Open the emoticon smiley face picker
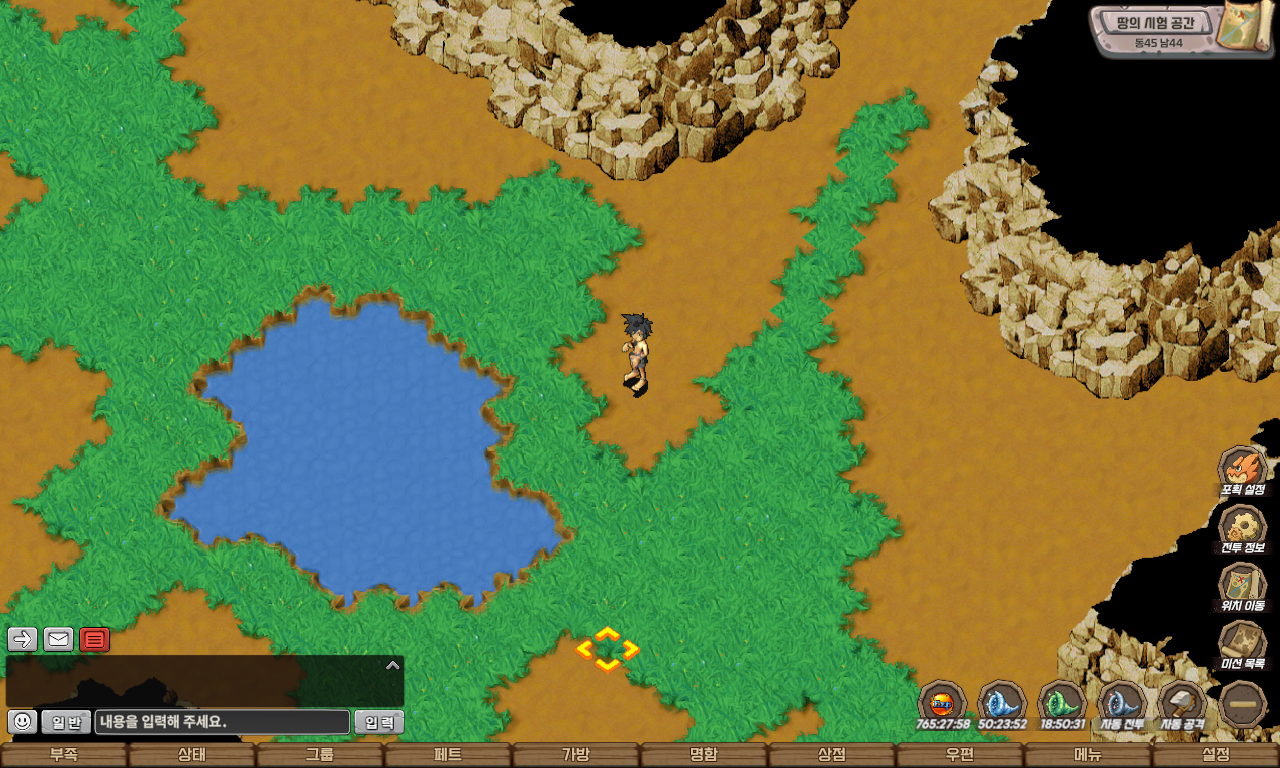 [x=22, y=721]
